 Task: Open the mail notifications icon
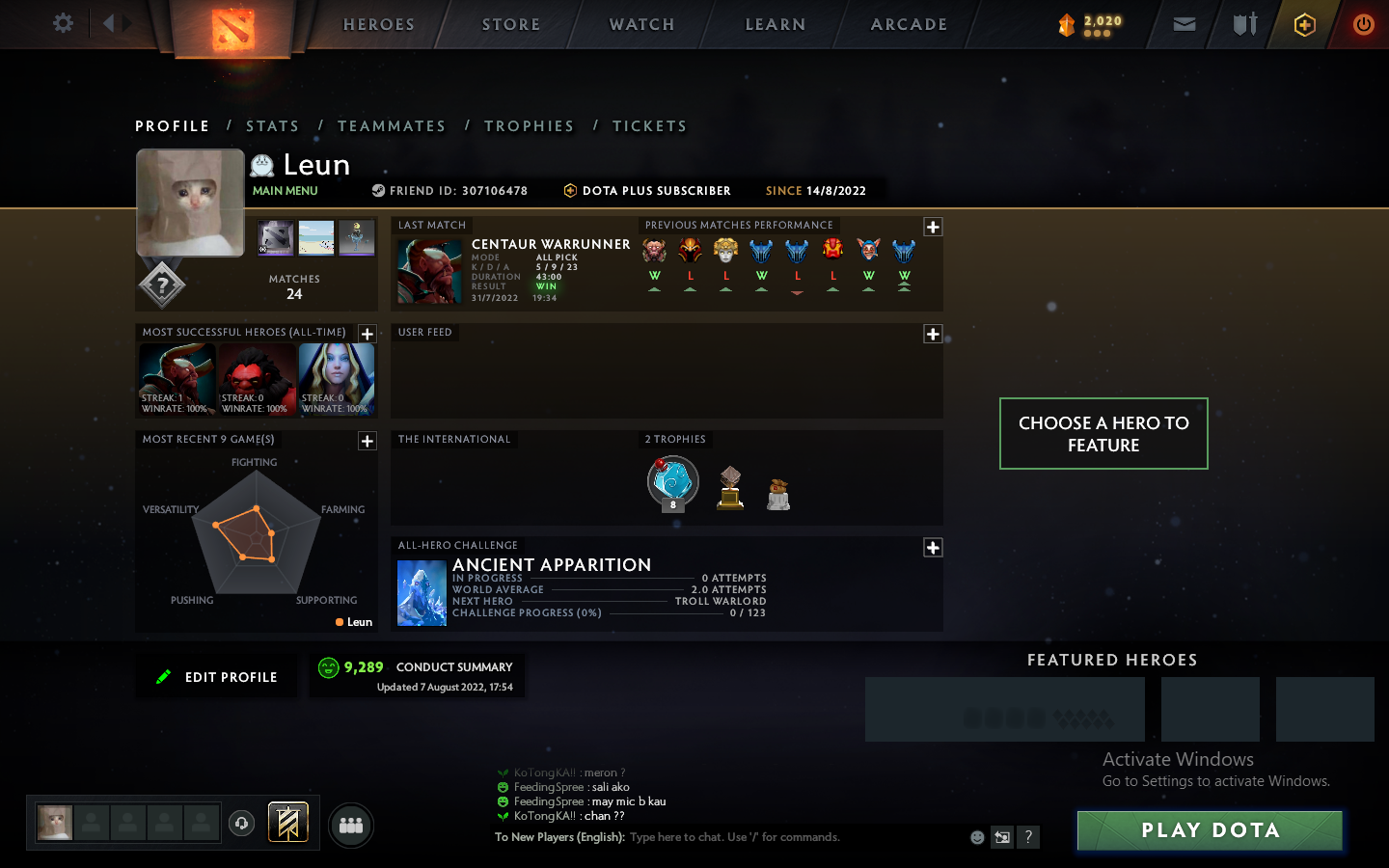1185,24
